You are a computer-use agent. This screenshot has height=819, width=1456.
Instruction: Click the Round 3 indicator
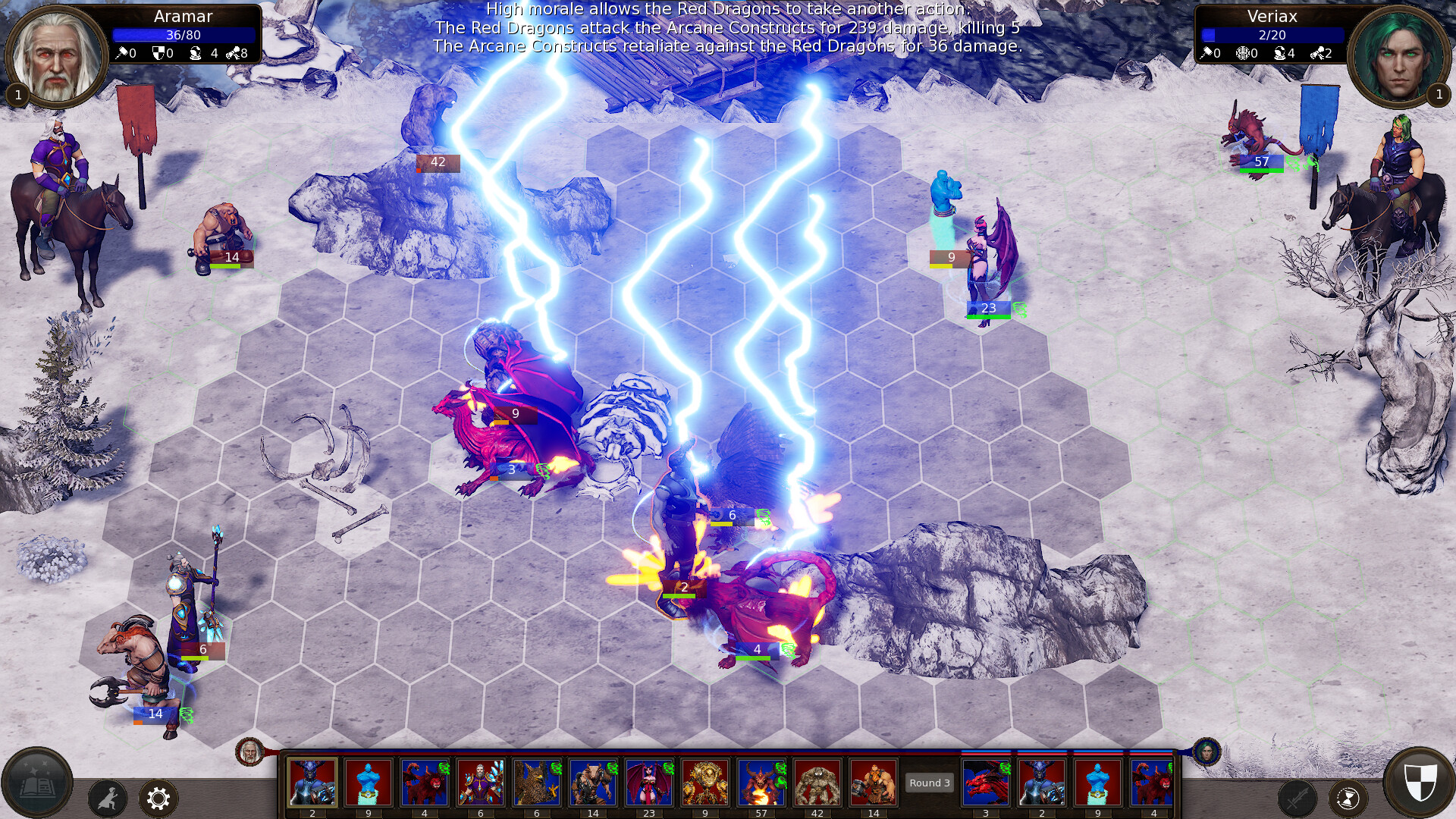[x=929, y=783]
